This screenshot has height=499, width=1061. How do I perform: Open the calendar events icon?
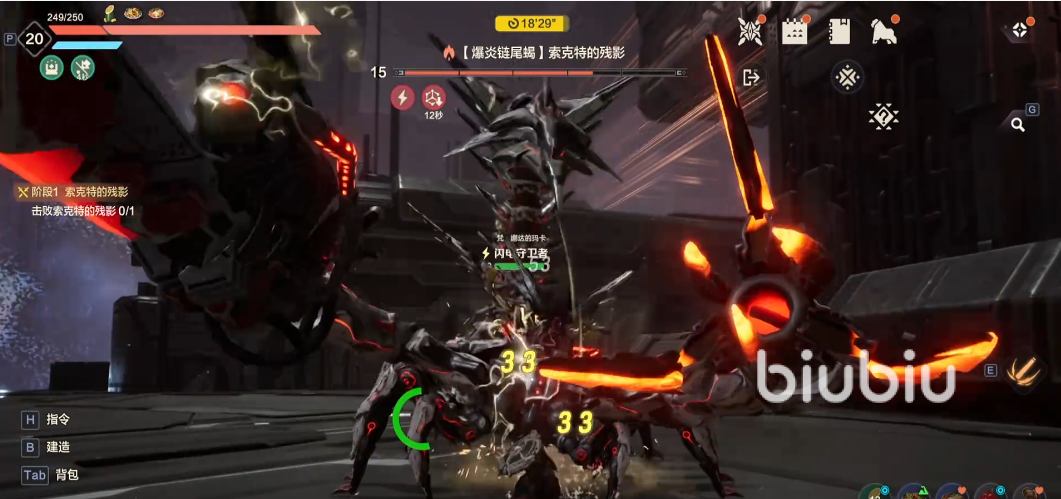[795, 31]
